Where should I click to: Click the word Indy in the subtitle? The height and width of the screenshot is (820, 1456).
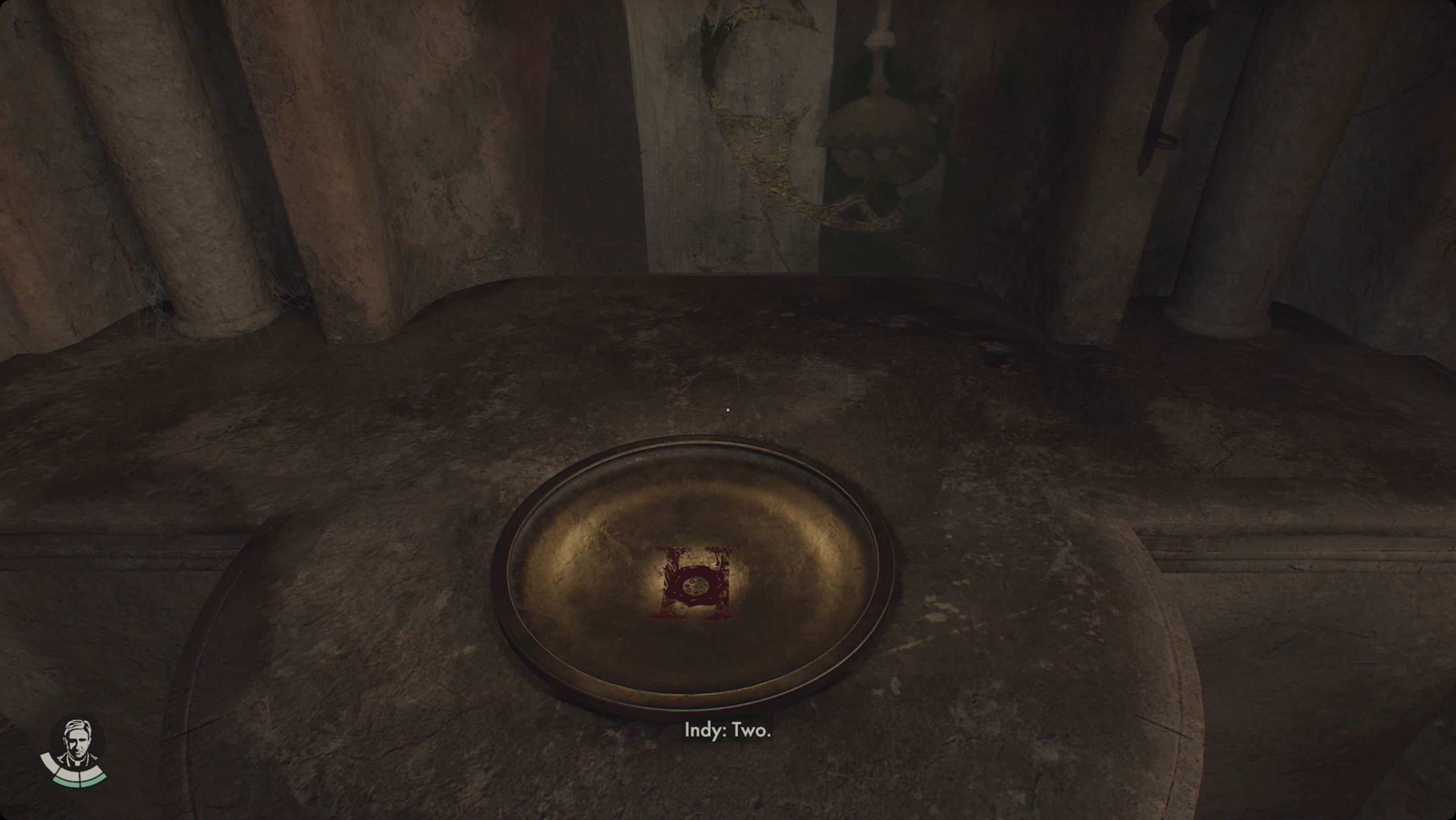703,730
